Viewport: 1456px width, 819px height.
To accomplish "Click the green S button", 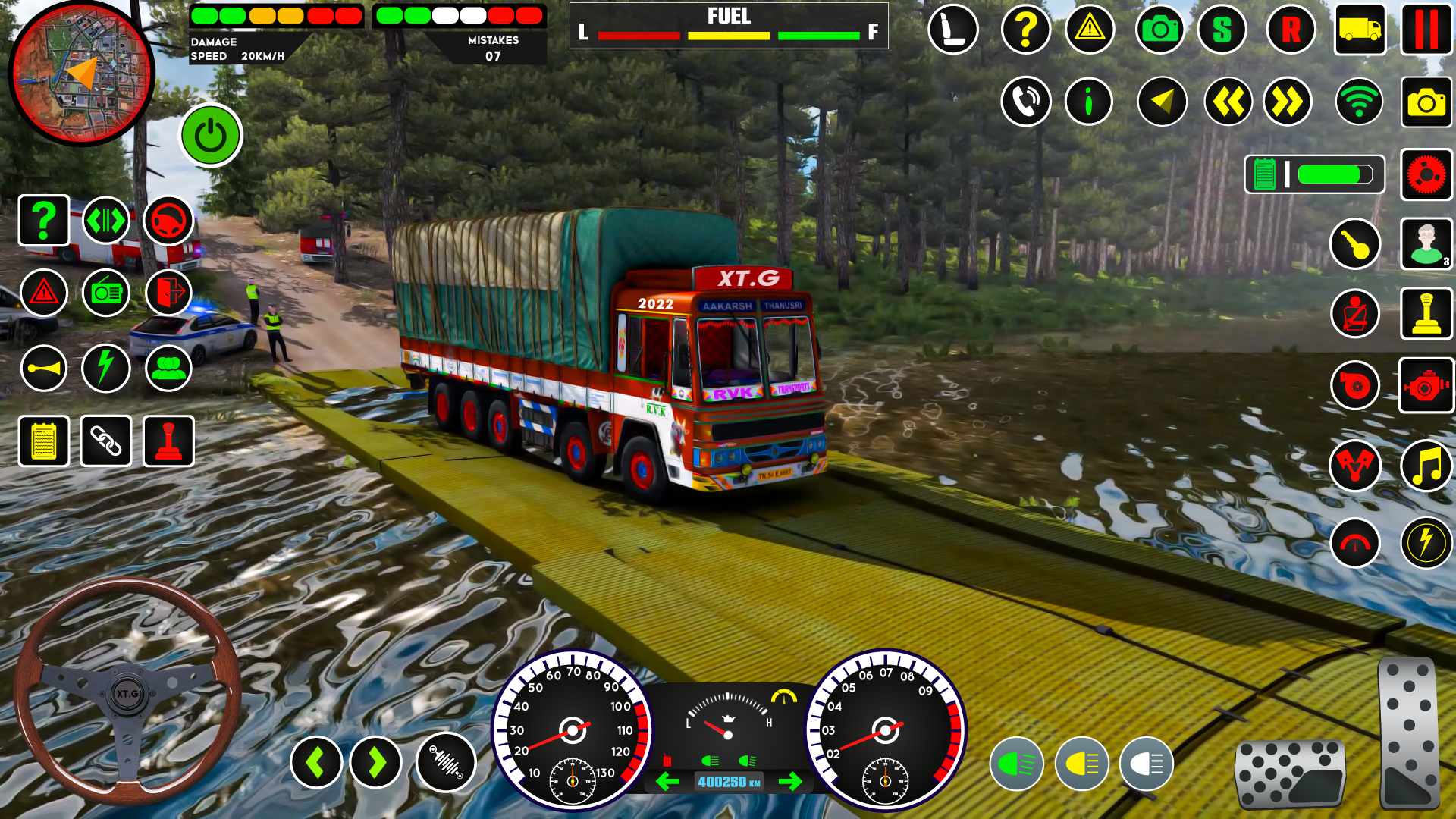I will pos(1222,30).
